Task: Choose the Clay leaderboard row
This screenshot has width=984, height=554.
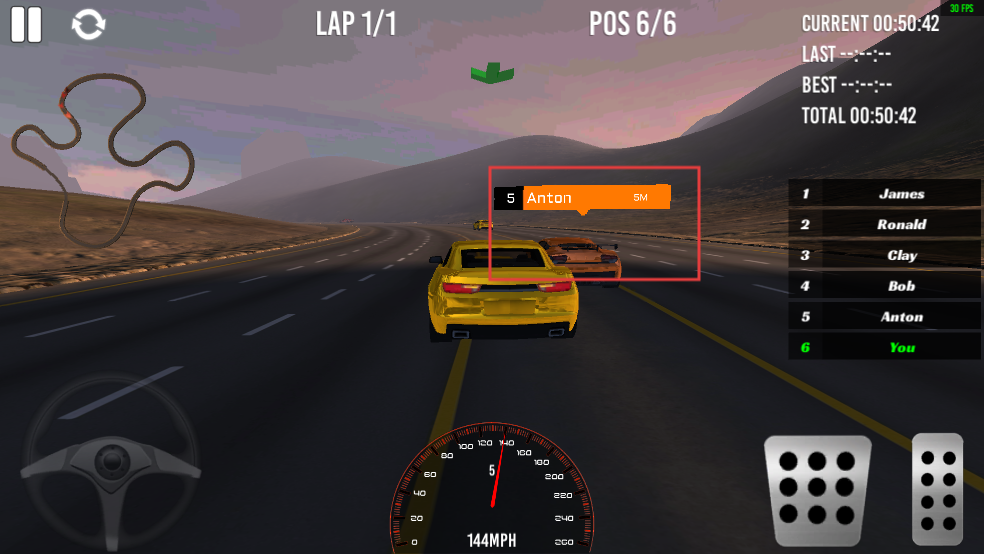Action: (x=884, y=255)
